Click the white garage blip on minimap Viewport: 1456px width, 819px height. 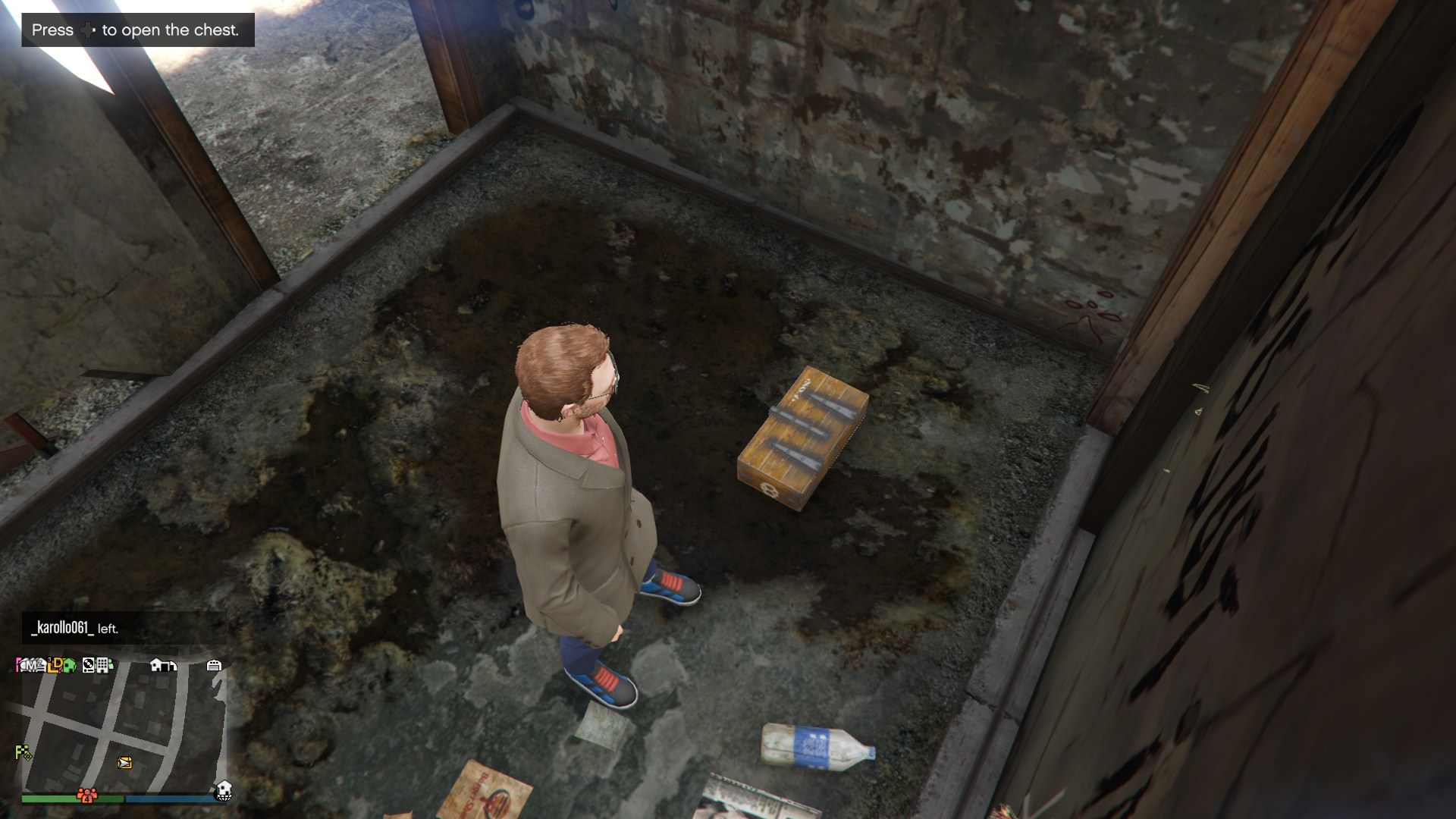214,665
